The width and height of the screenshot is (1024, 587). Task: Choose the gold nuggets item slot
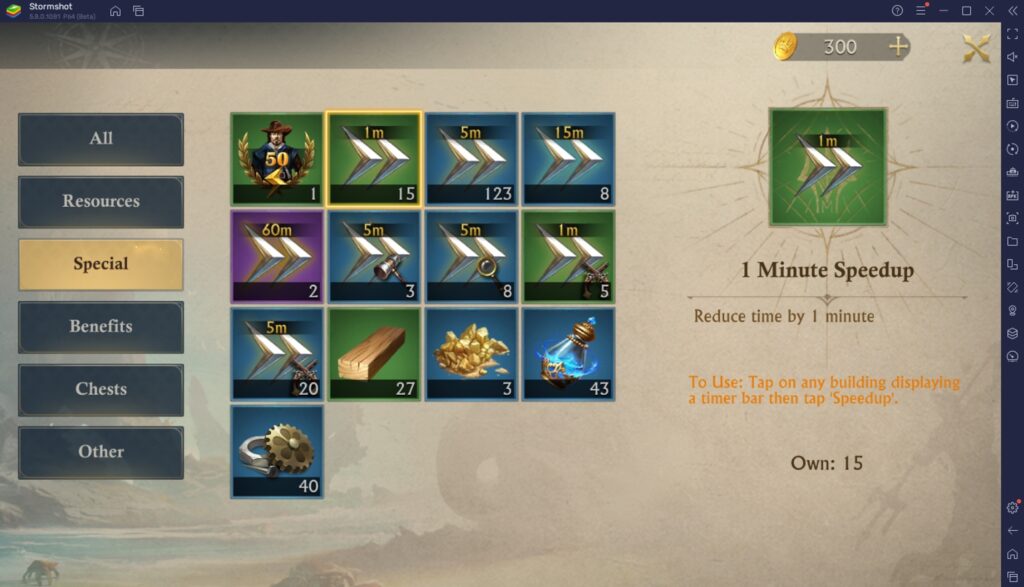tap(471, 354)
